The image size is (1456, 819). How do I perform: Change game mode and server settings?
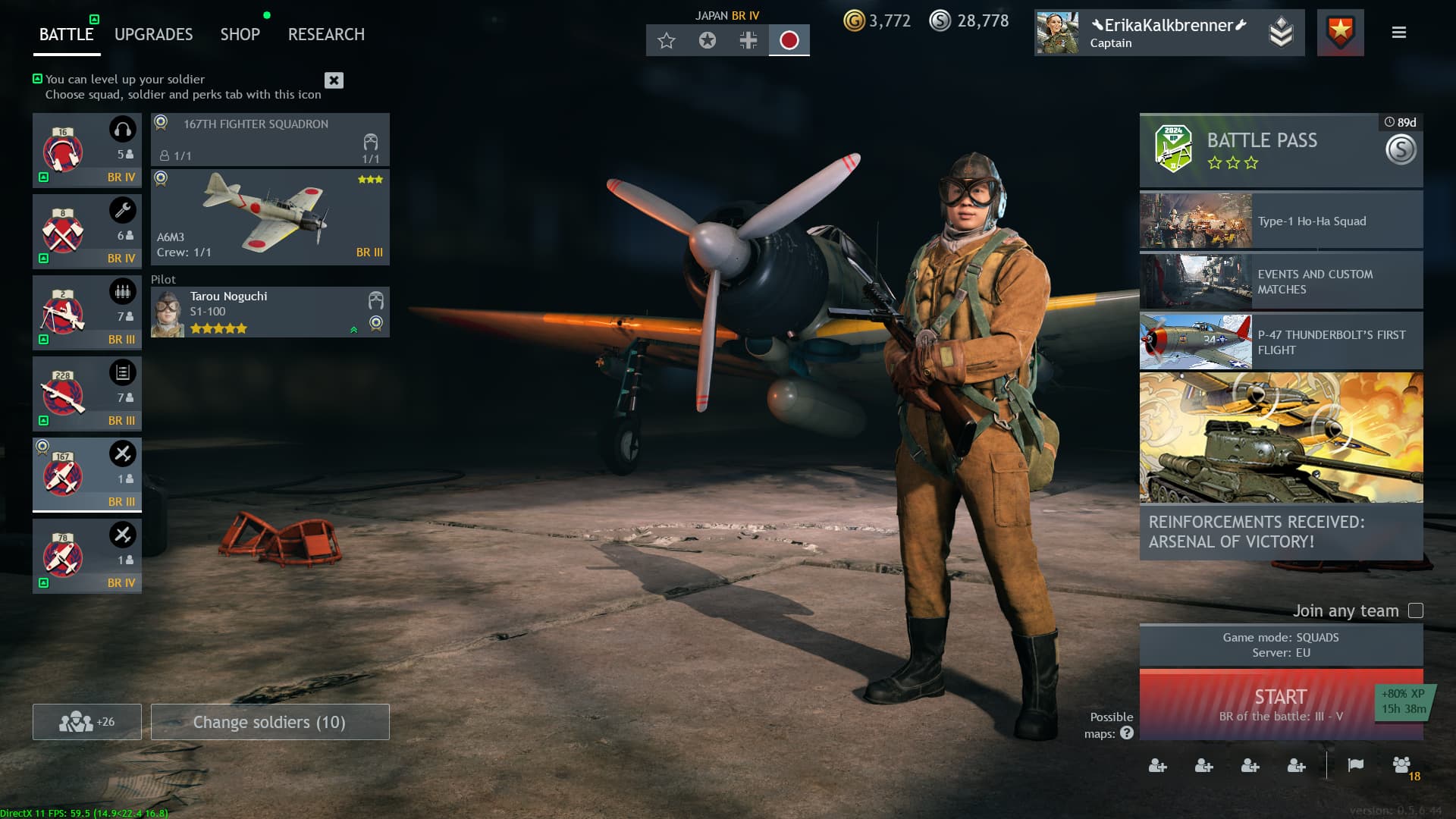tap(1281, 645)
